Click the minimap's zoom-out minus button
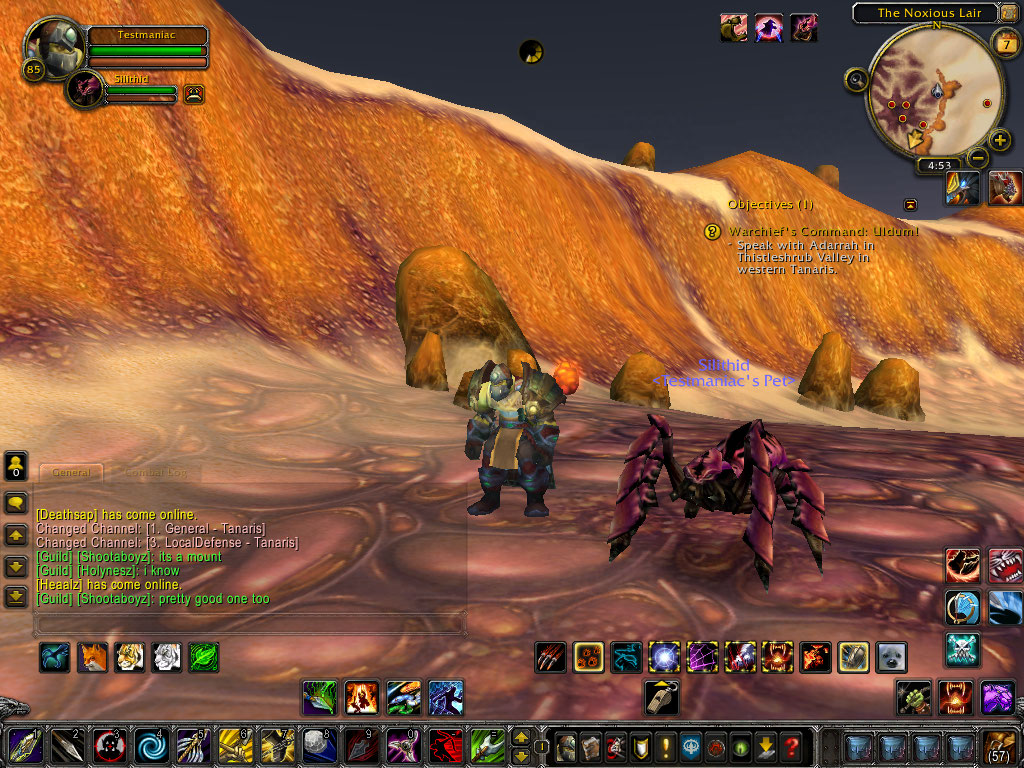The image size is (1024, 768). [978, 158]
